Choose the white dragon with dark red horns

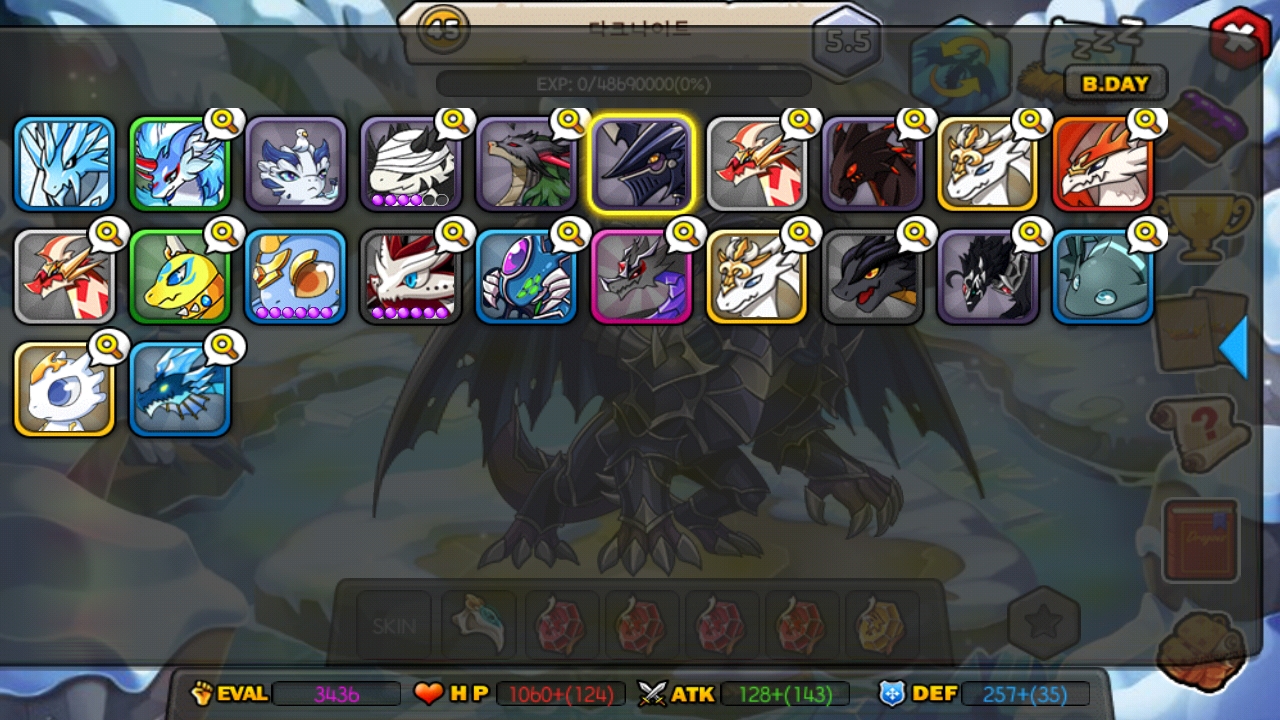(x=410, y=277)
